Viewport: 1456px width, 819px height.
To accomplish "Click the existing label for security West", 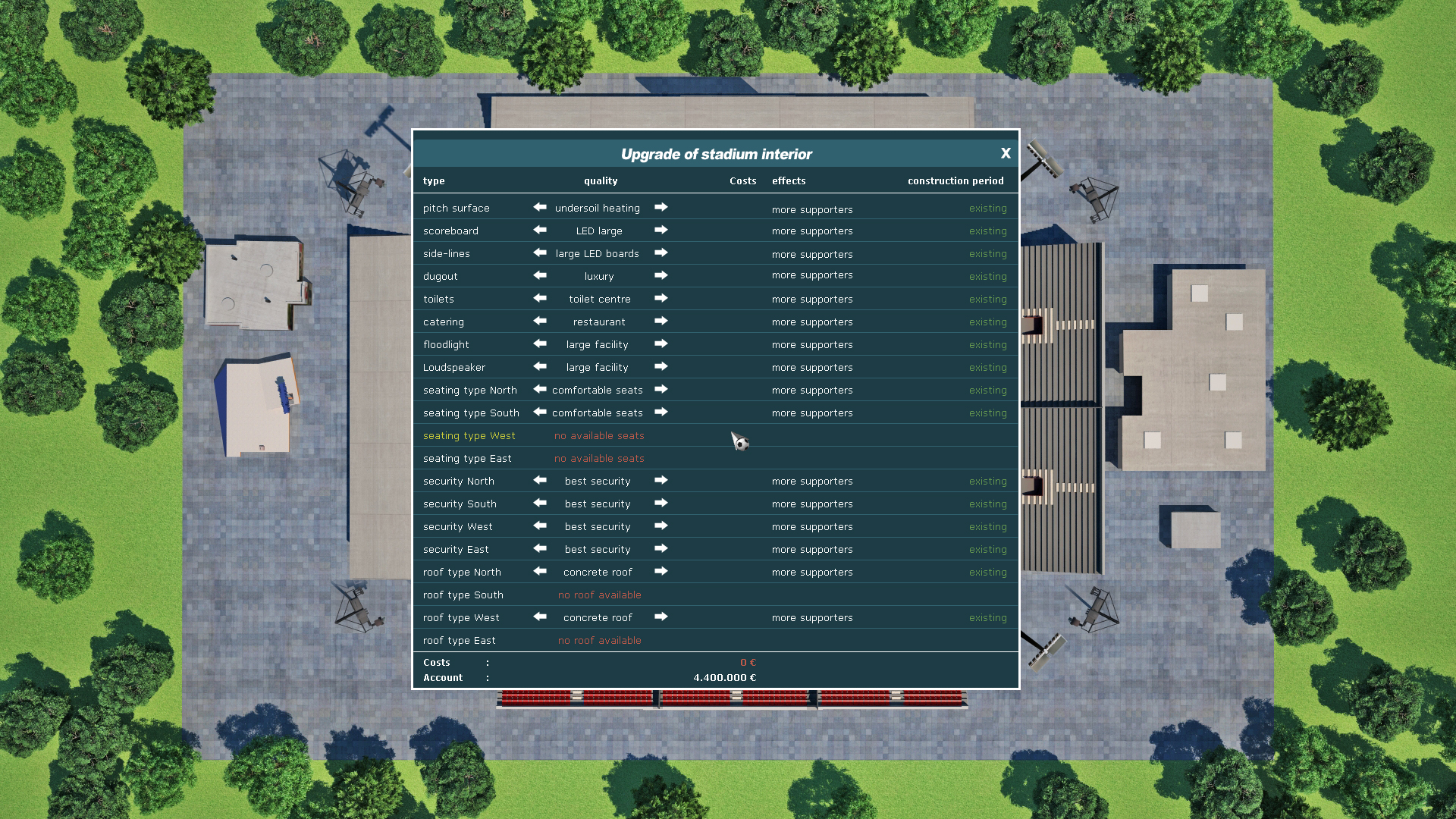I will point(987,526).
